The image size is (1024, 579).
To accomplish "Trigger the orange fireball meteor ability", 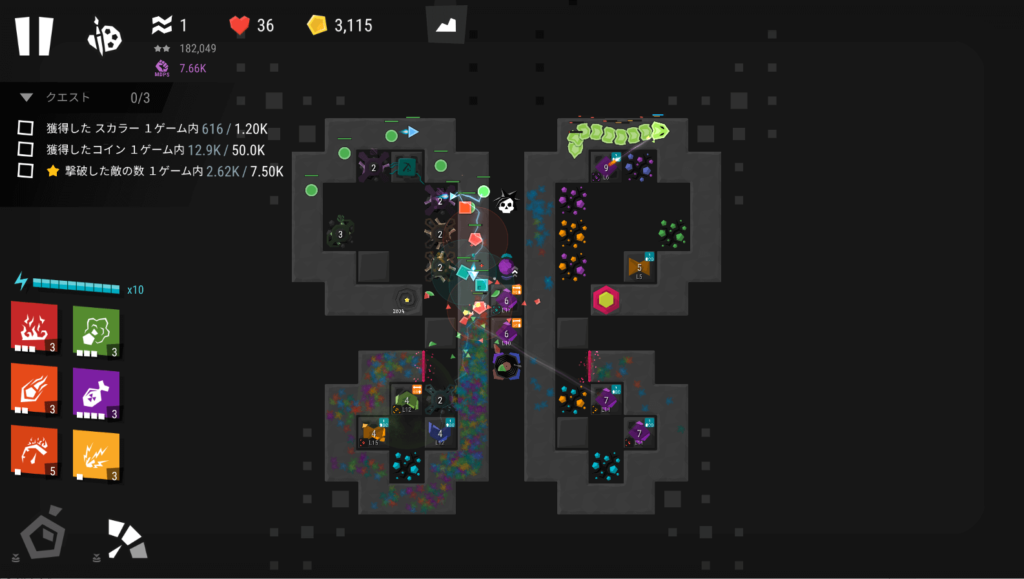I will (x=33, y=387).
